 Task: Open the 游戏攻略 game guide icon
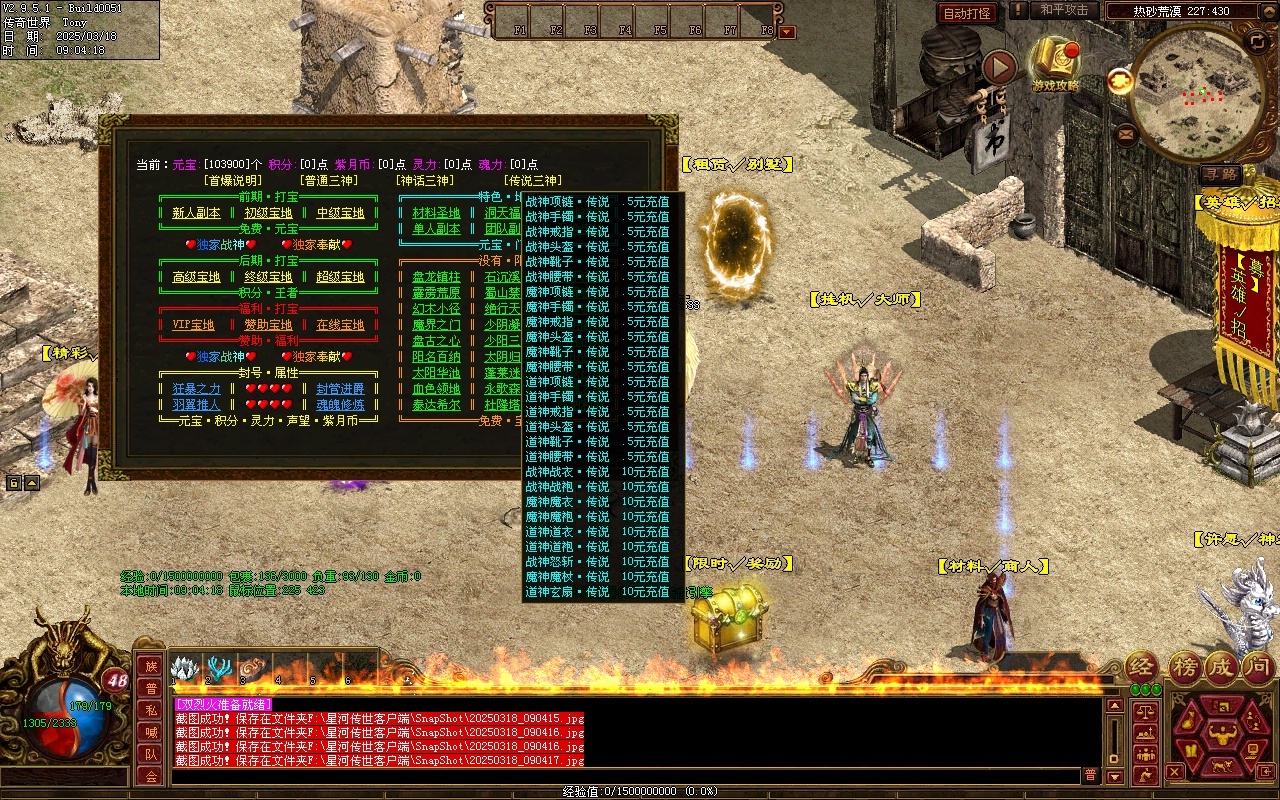click(x=1056, y=62)
